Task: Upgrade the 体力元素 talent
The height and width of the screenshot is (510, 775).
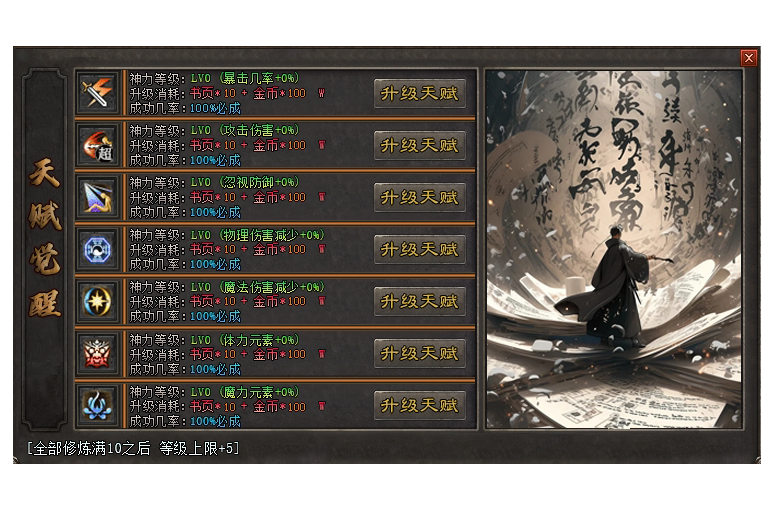Action: (x=420, y=354)
